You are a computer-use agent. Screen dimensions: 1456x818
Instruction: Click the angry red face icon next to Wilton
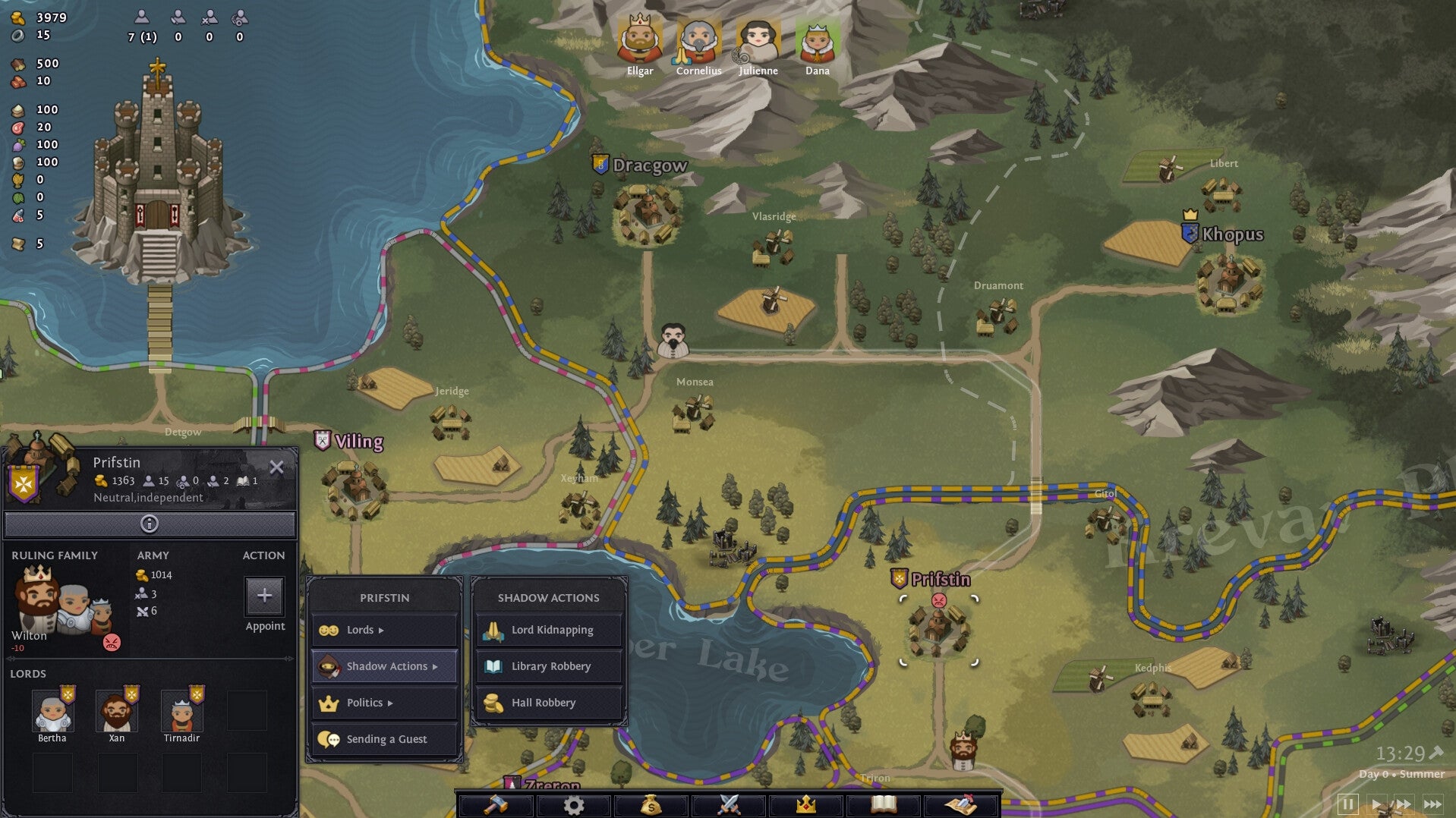(112, 641)
